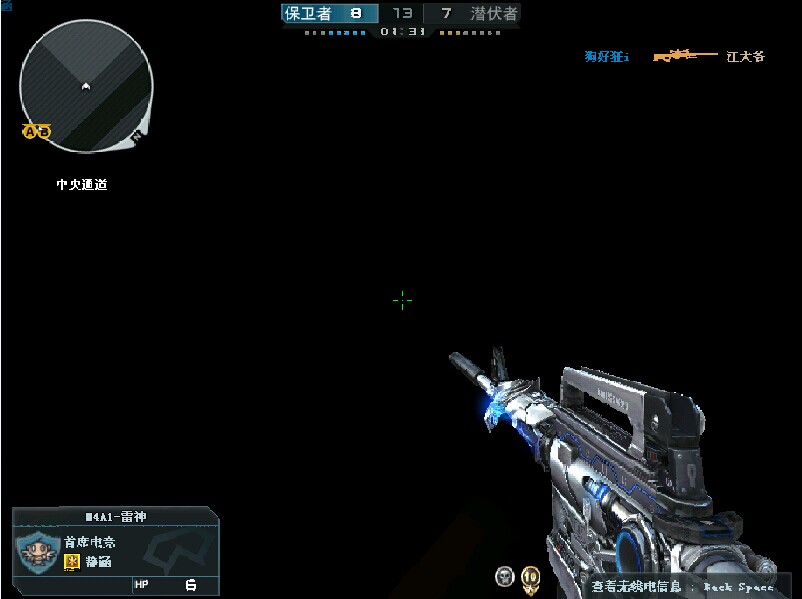The height and width of the screenshot is (599, 802).
Task: Click the gold skull kill-streak badge
Action: pos(530,577)
